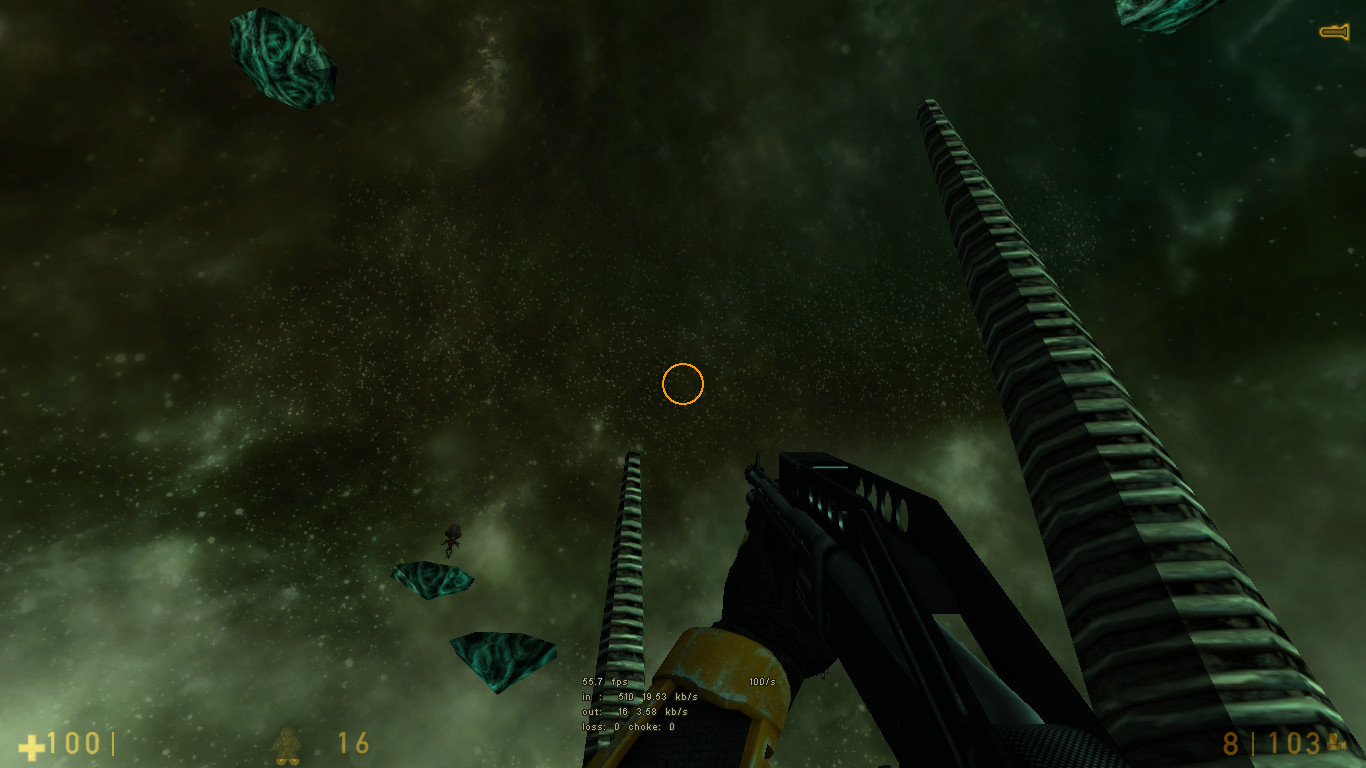Click the clip ammo count 8
Image resolution: width=1366 pixels, height=768 pixels.
pyautogui.click(x=1228, y=744)
